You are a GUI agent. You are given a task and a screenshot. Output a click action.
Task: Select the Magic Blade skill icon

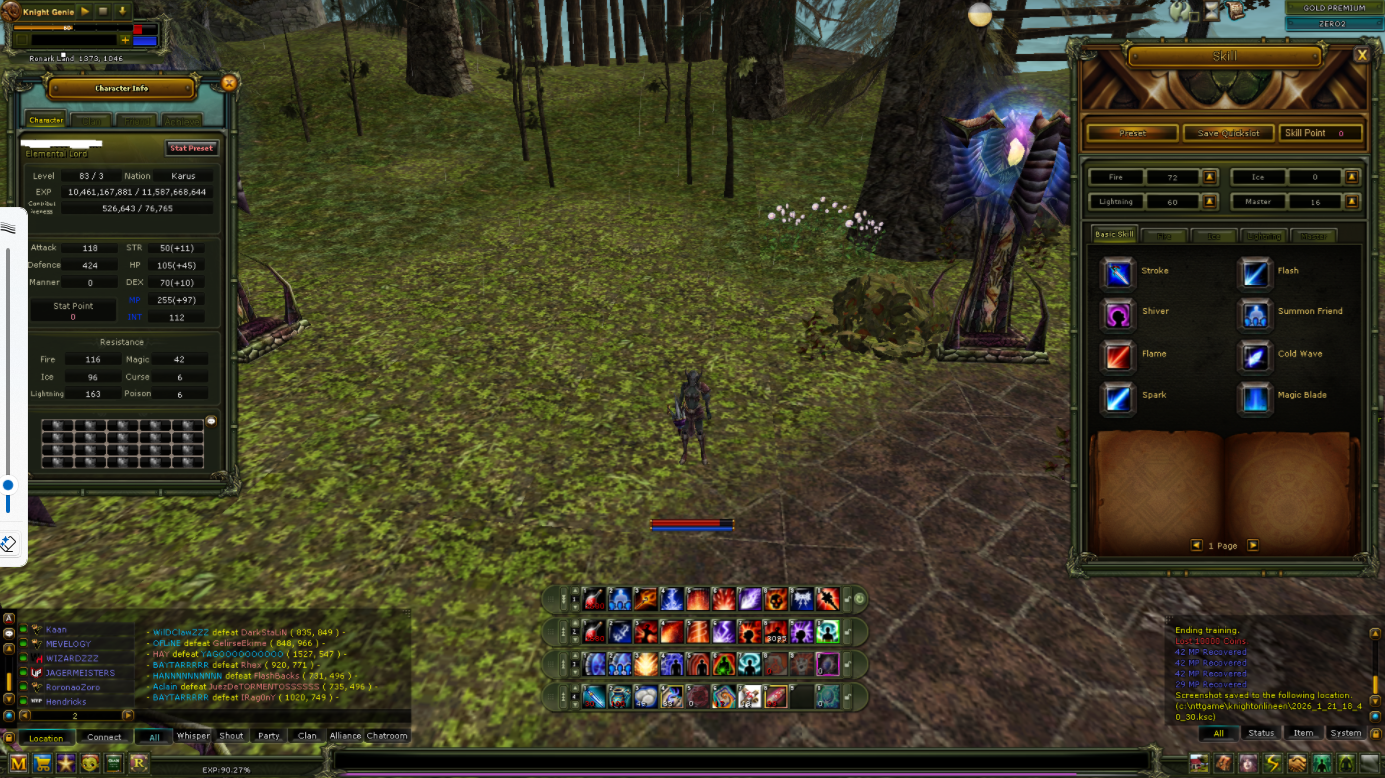point(1255,396)
